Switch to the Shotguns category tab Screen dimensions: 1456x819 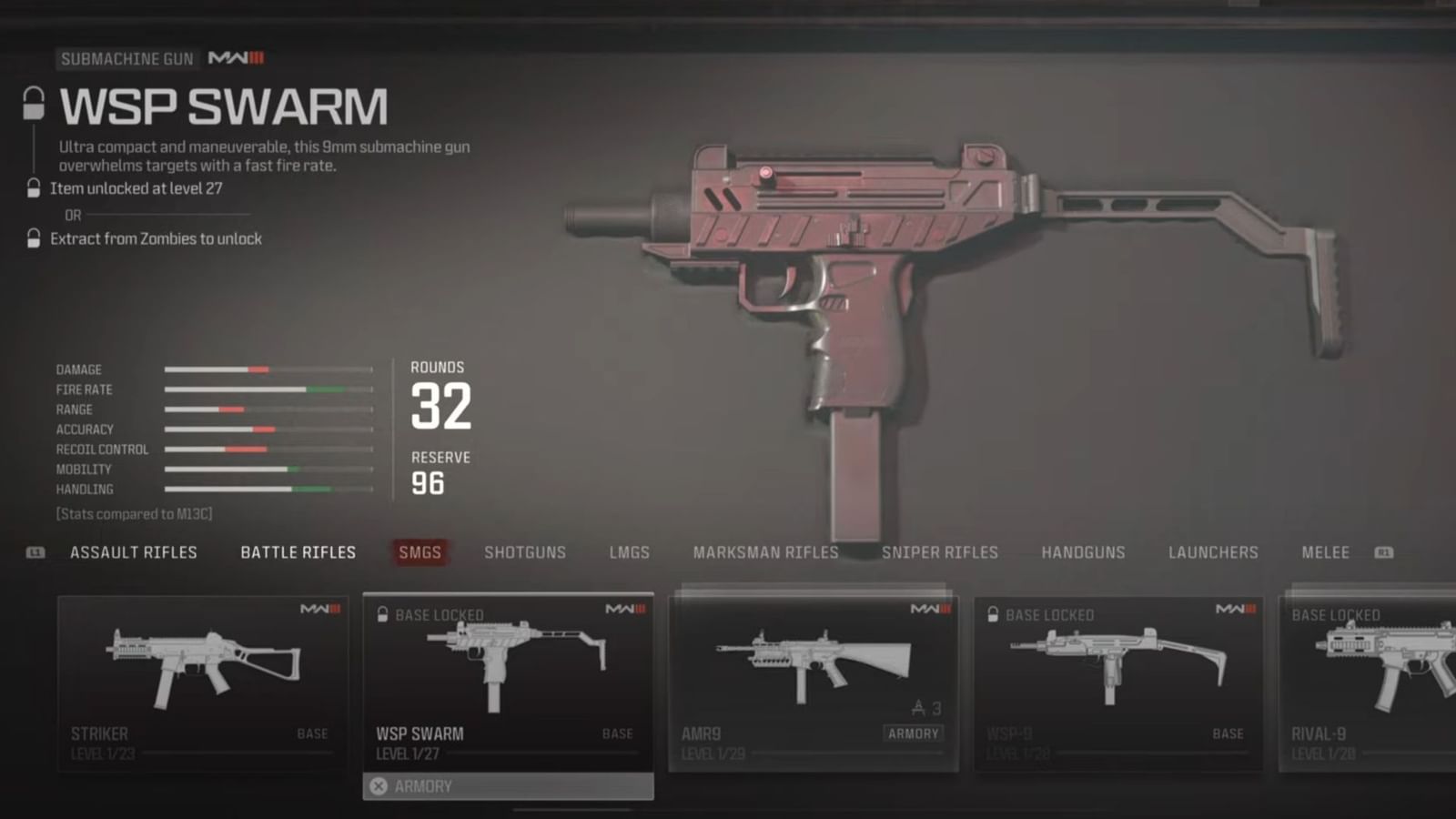[525, 552]
